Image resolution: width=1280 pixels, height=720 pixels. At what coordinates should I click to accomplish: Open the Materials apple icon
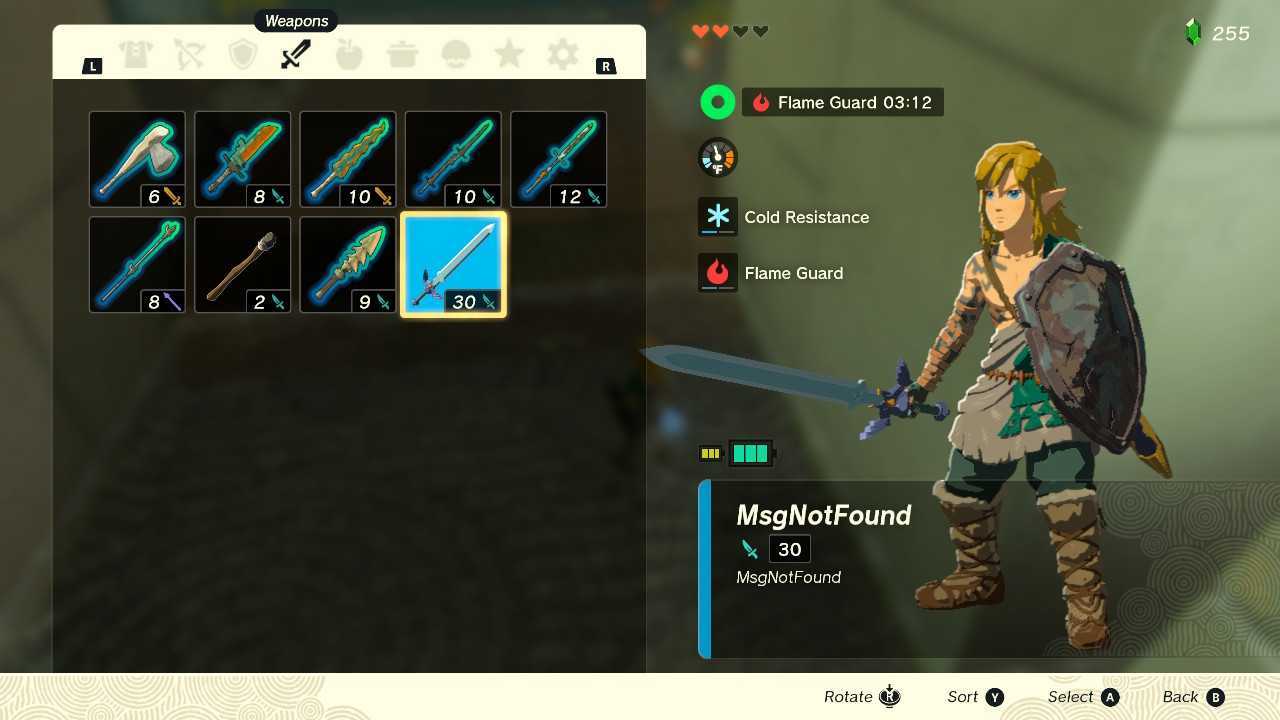pyautogui.click(x=348, y=54)
